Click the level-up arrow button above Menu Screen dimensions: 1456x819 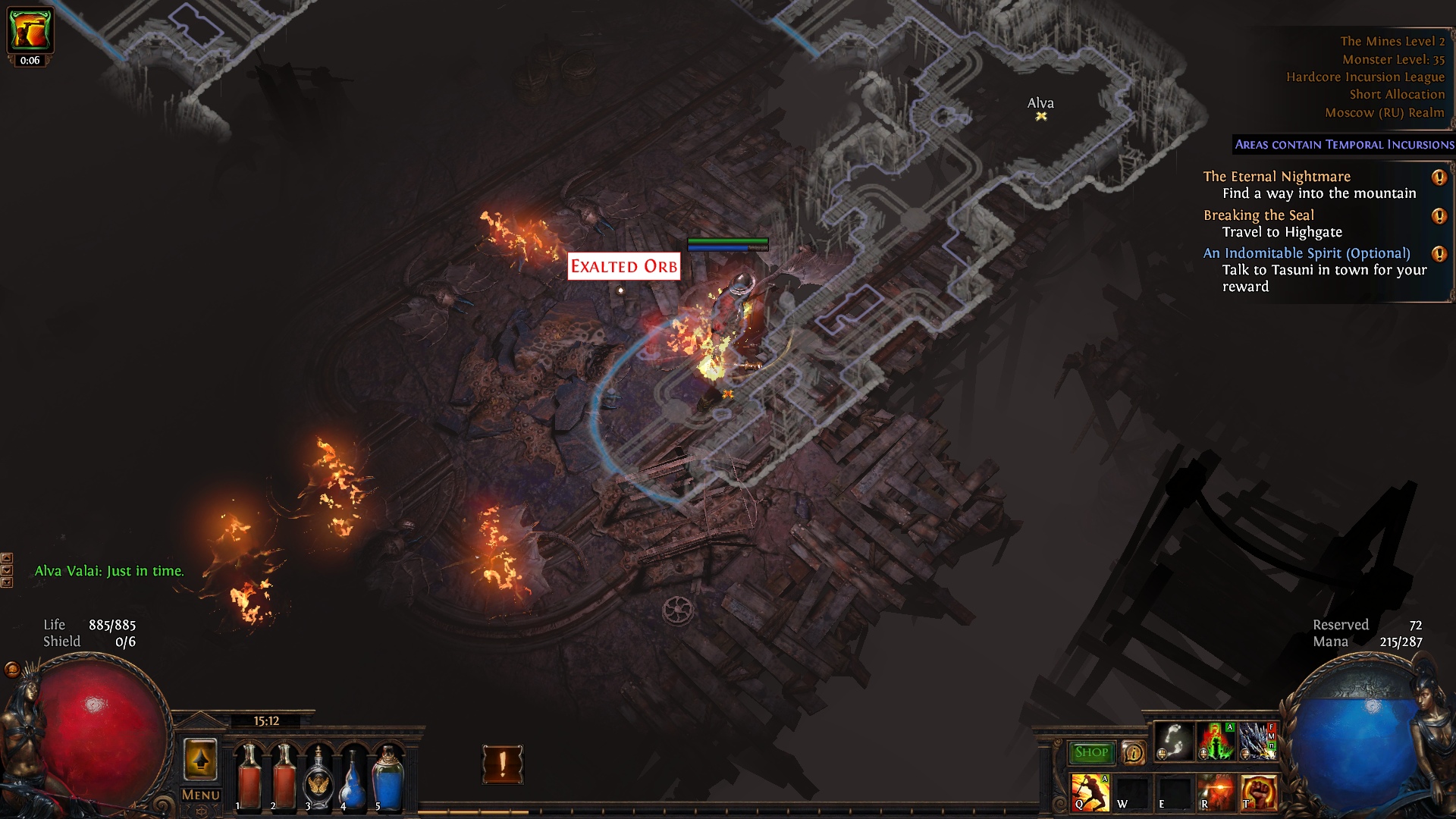(200, 759)
